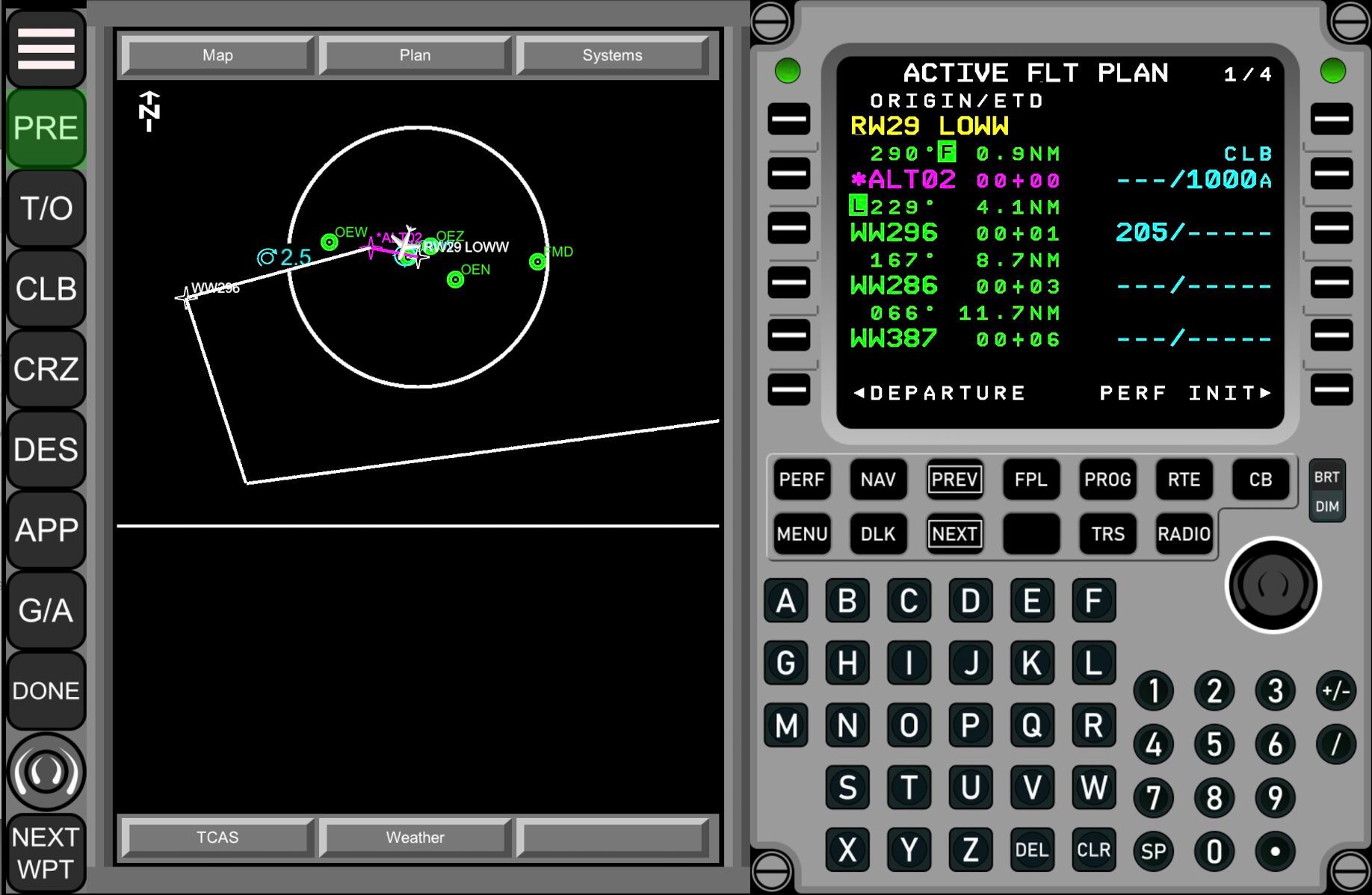Increase brightness with the BRT key
Viewport: 1372px width, 895px height.
1326,477
